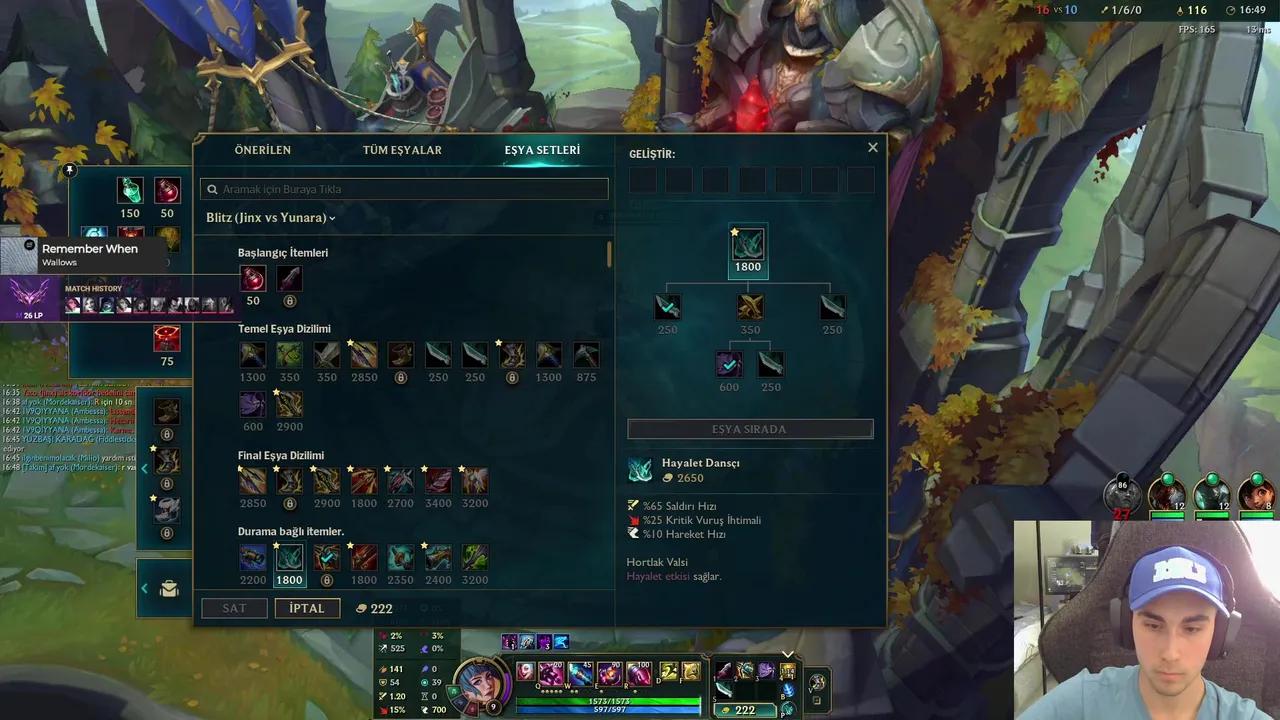Collapse the bottom HUD with the down arrow

tap(788, 654)
